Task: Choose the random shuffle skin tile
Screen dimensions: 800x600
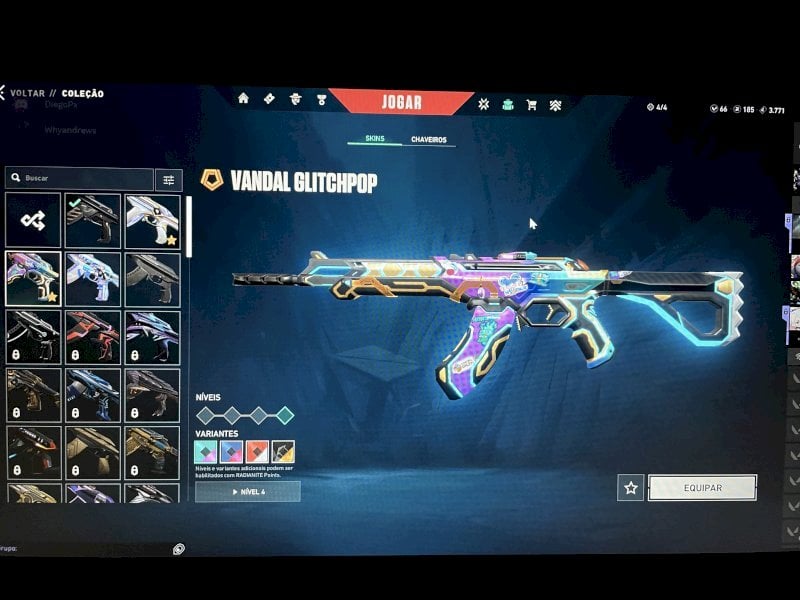Action: pyautogui.click(x=33, y=221)
